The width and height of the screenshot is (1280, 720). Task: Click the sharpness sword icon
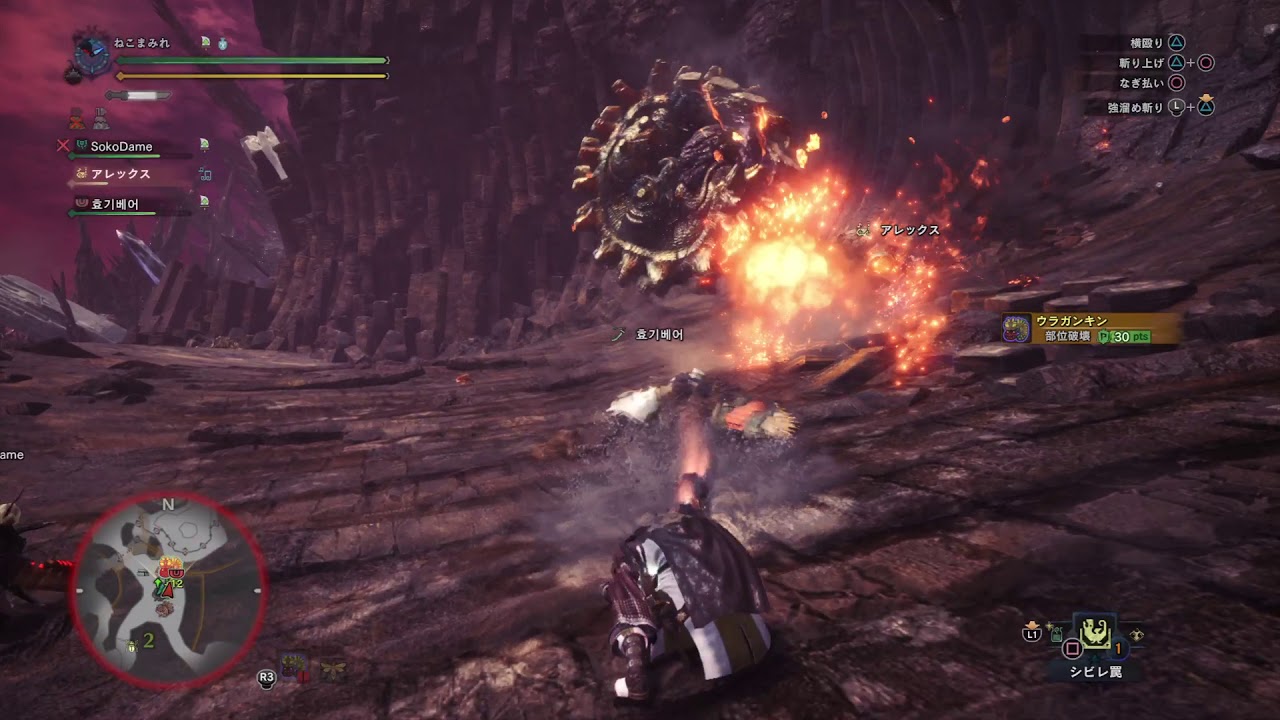coord(137,95)
